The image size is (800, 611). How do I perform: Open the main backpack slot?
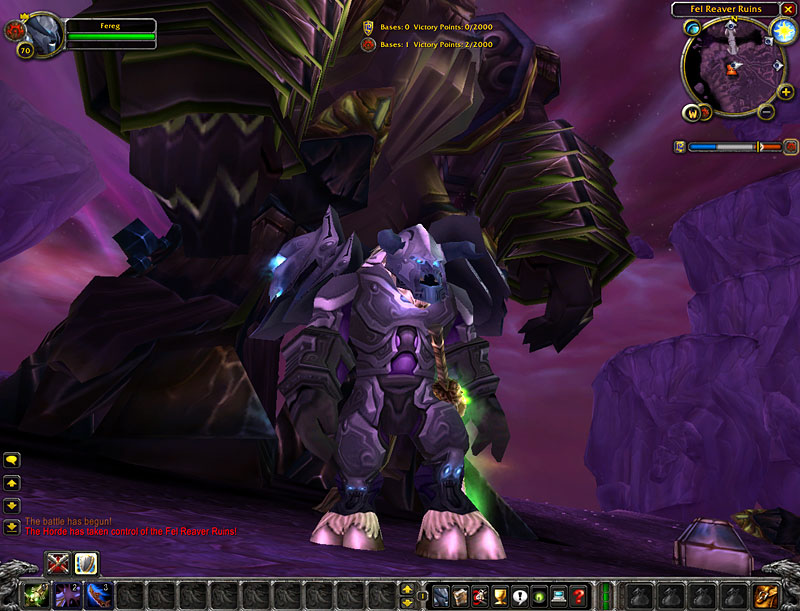coord(766,594)
